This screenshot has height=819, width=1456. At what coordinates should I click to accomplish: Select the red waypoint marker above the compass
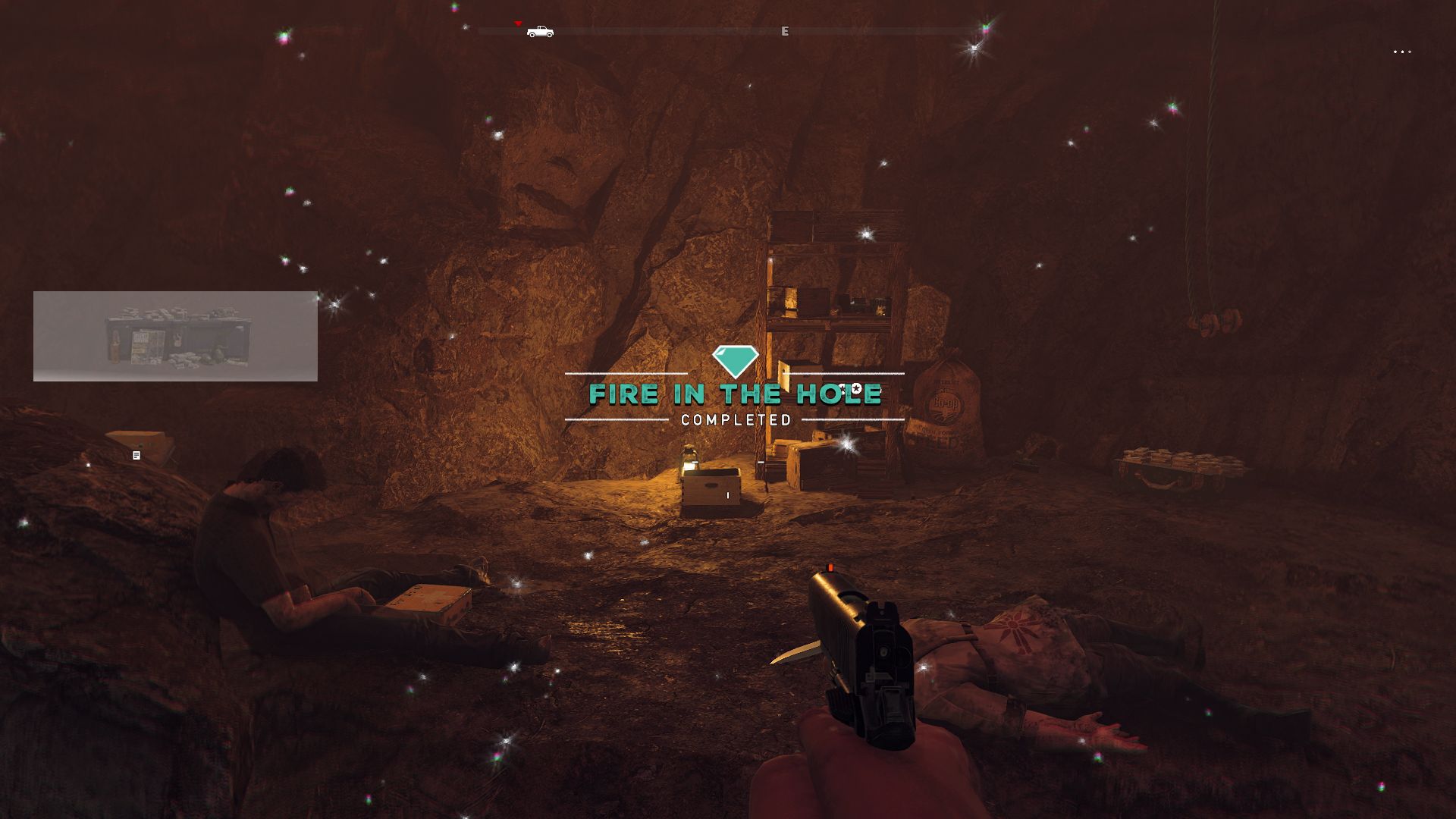coord(518,24)
